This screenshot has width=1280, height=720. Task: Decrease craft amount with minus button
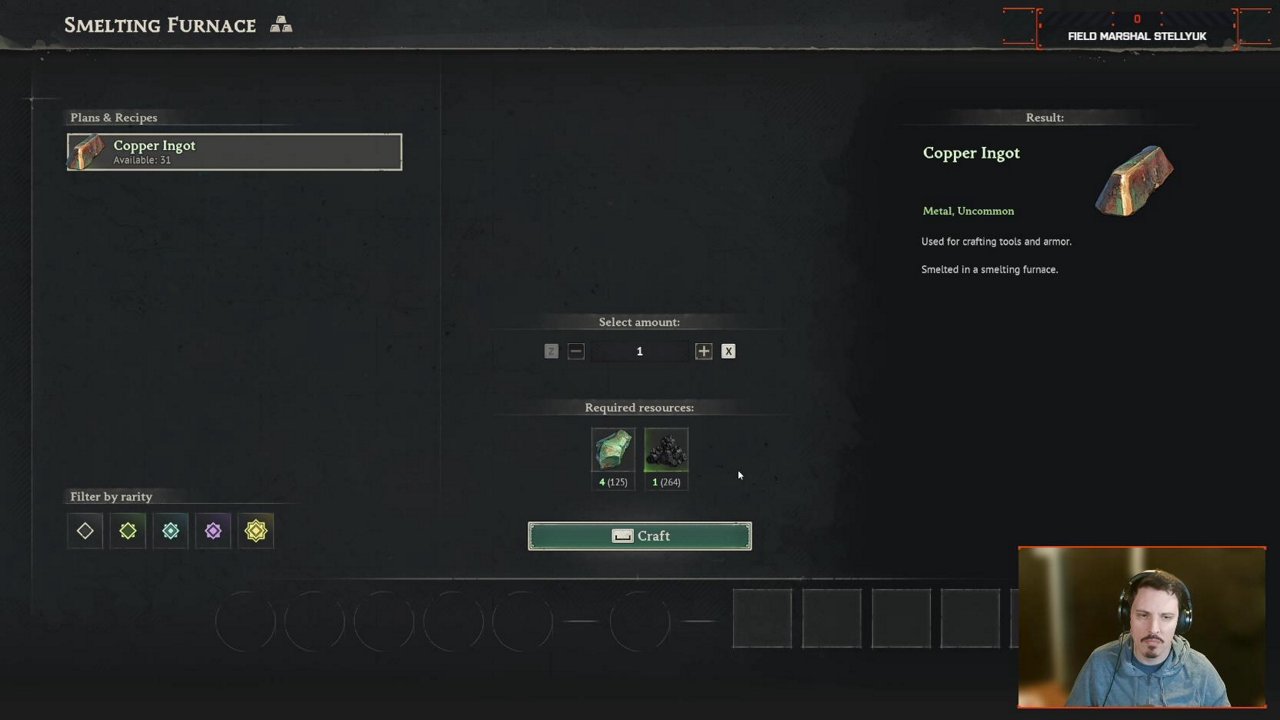pyautogui.click(x=576, y=351)
